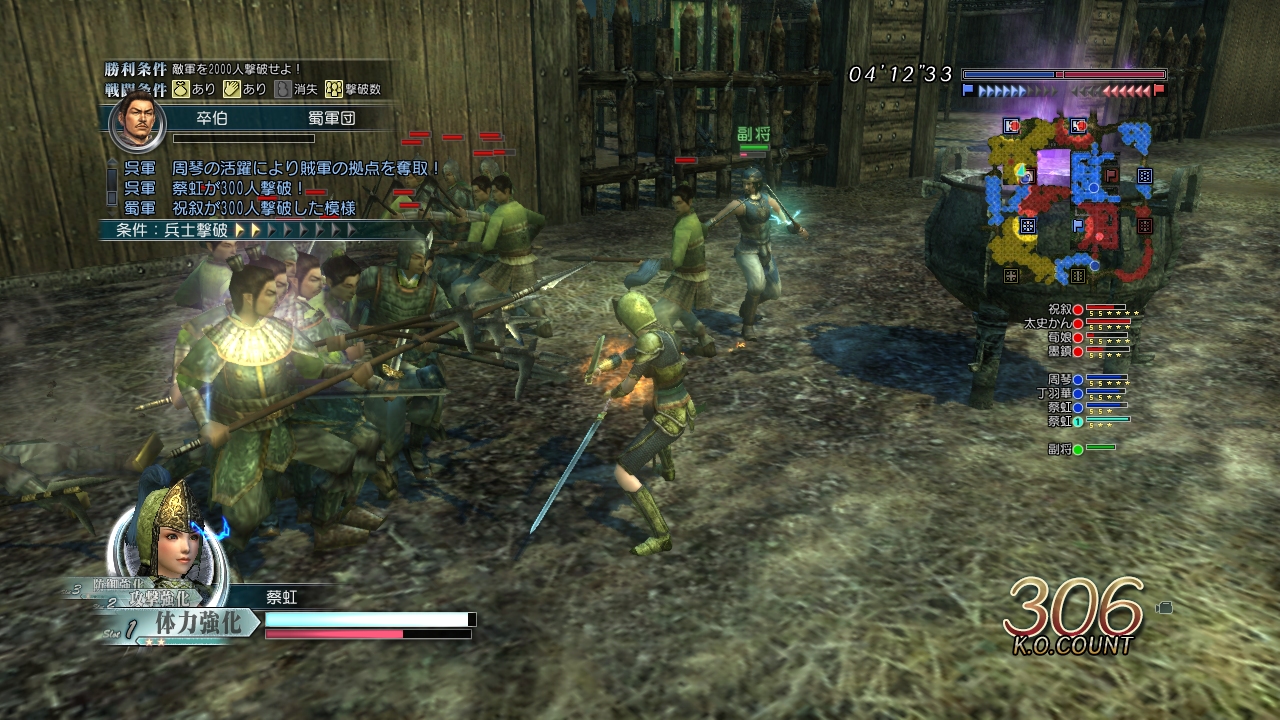Click the 卒伯 officer portrait
Screen dimensions: 1280x720
(137, 120)
